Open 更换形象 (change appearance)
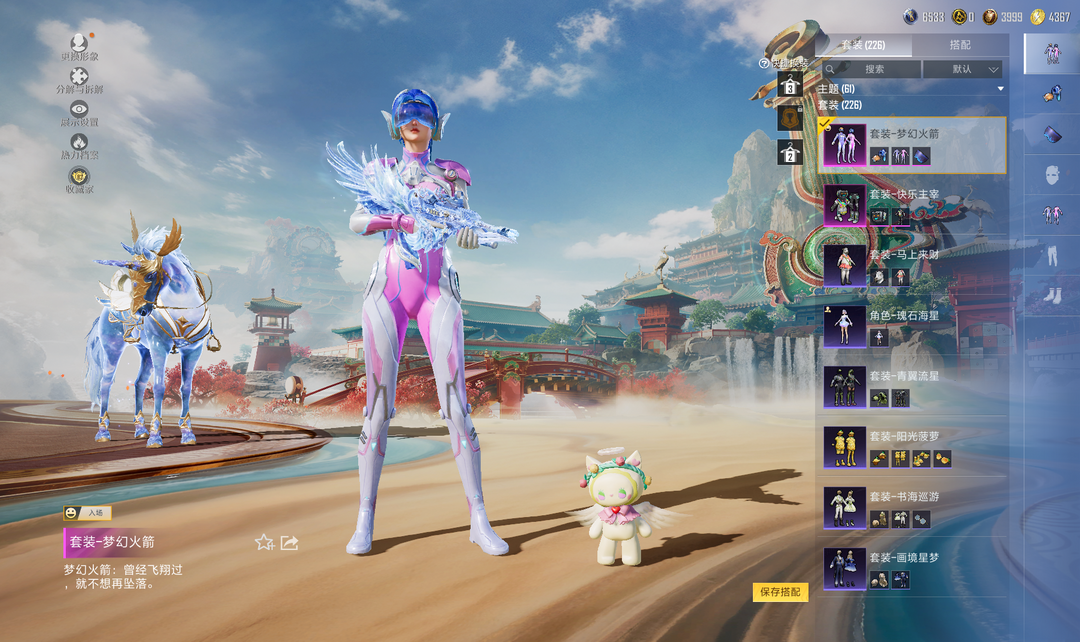The width and height of the screenshot is (1080, 642). click(x=79, y=45)
